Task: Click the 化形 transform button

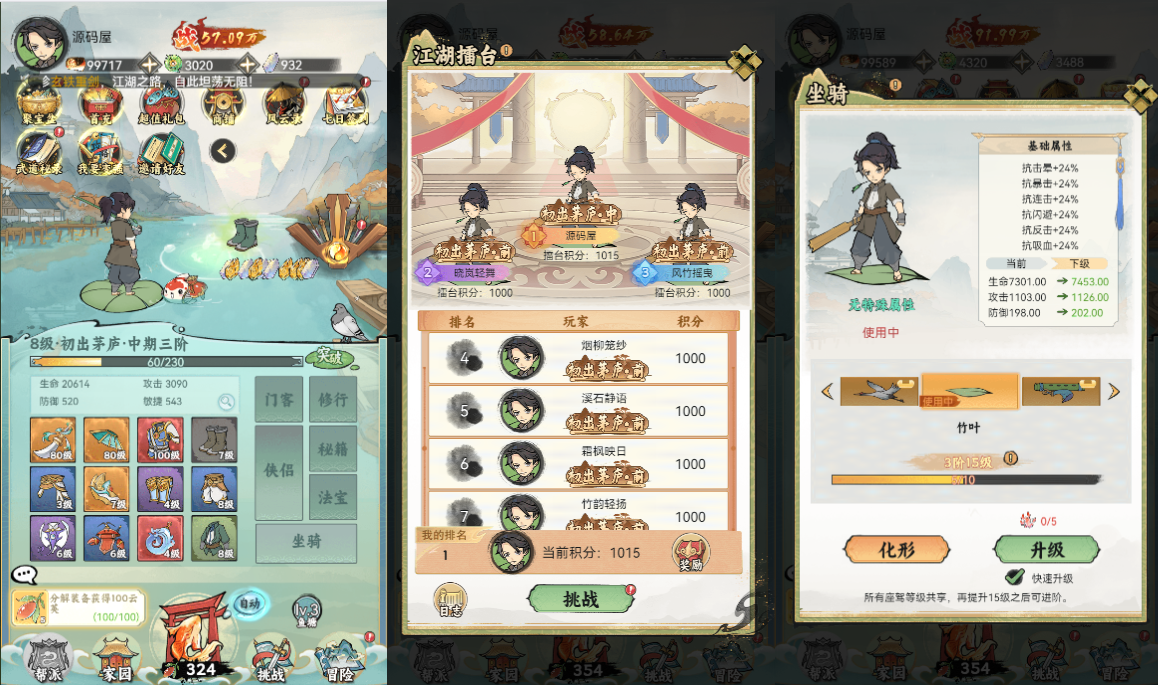Action: pyautogui.click(x=897, y=549)
